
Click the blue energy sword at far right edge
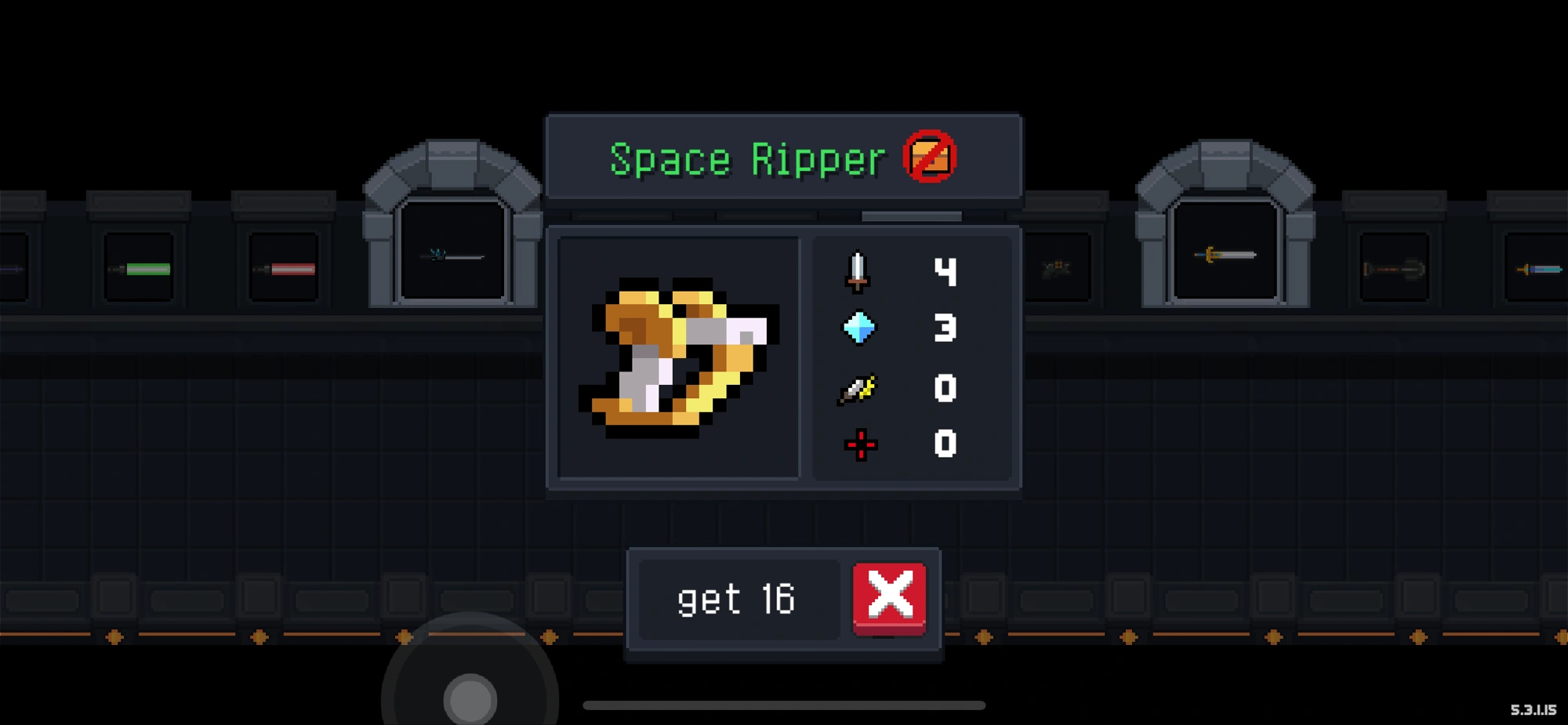(1541, 268)
